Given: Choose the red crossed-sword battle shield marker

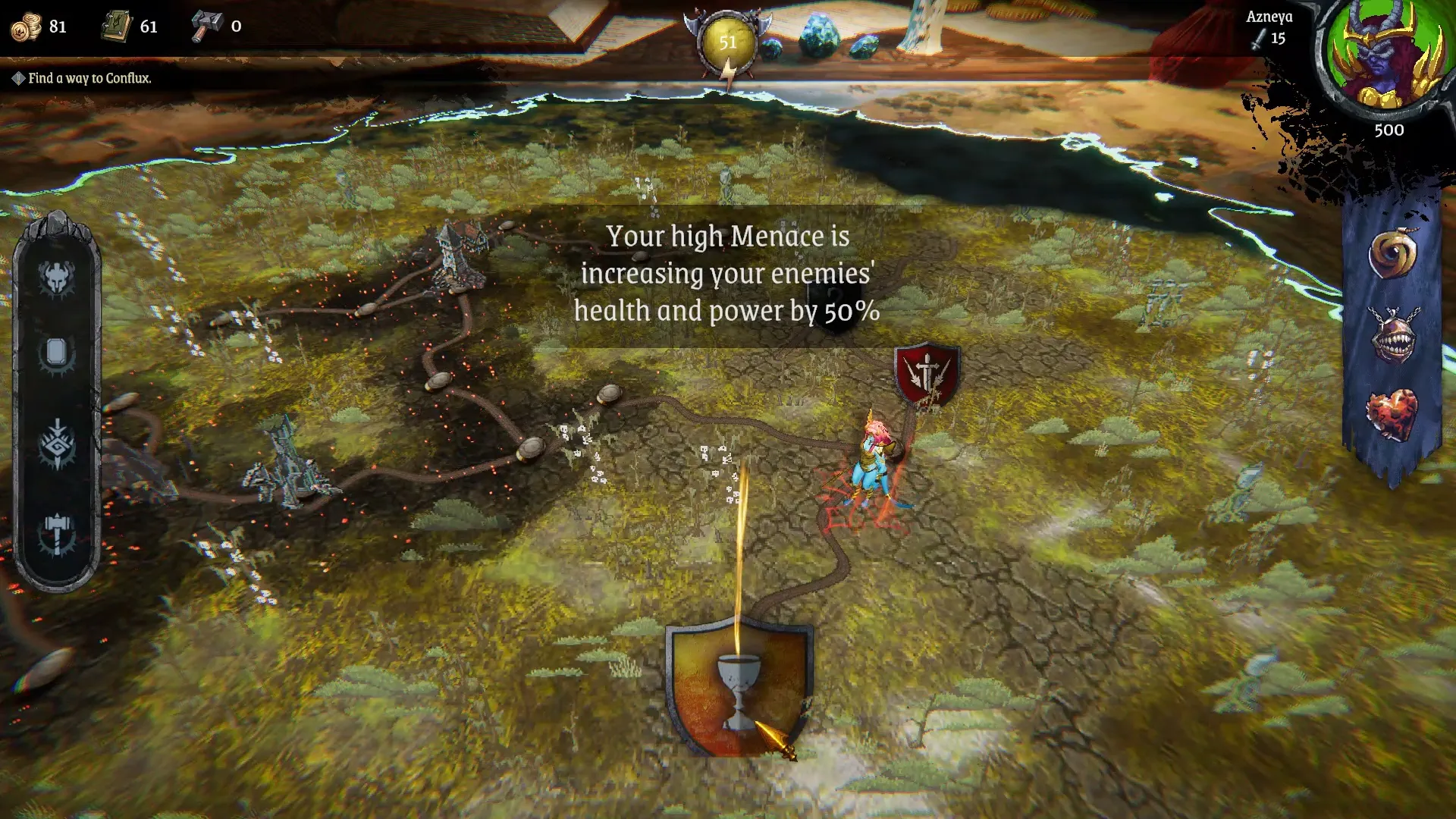Looking at the screenshot, I should (x=927, y=374).
